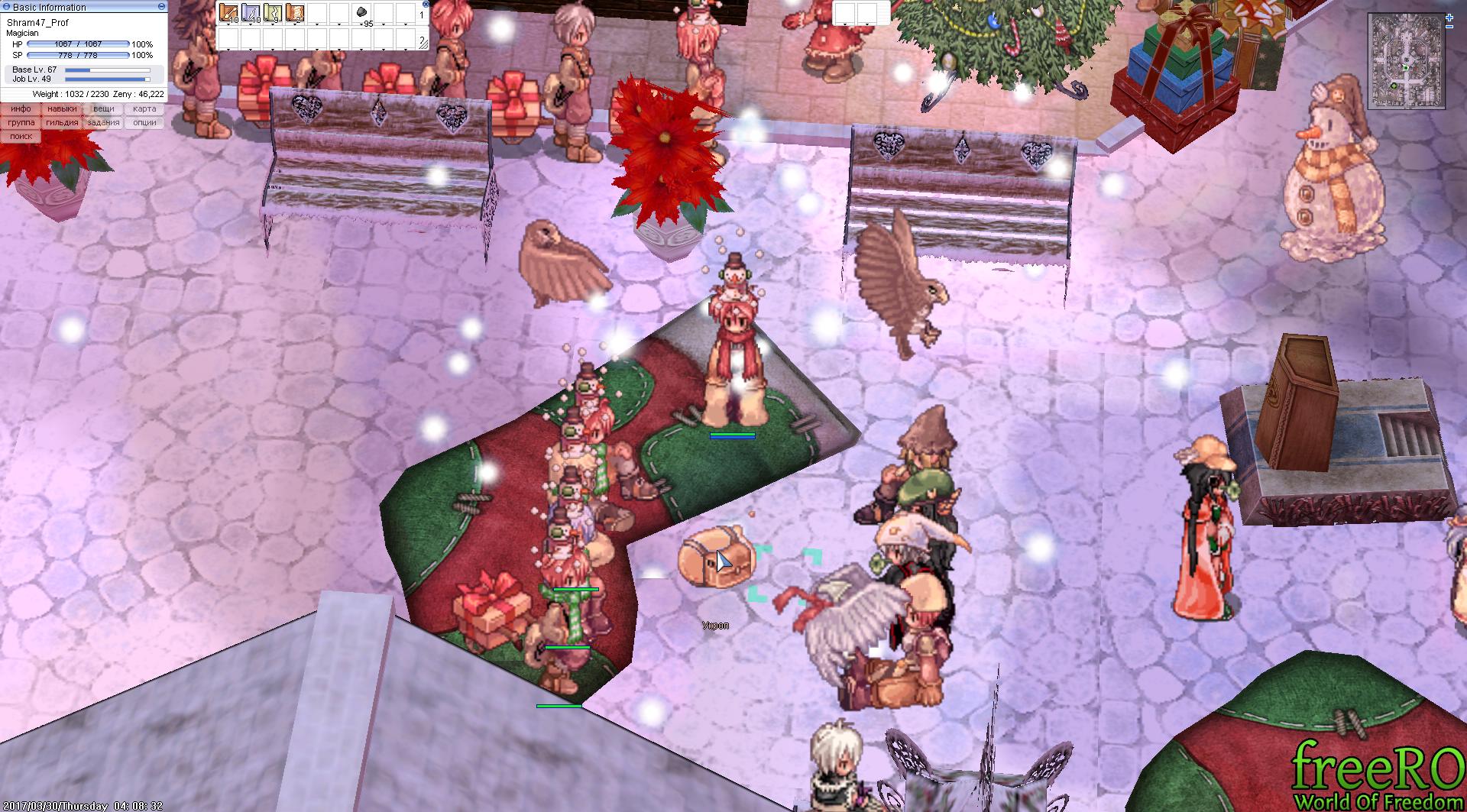Select the dark stone hotbar item
The width and height of the screenshot is (1467, 812).
362,12
